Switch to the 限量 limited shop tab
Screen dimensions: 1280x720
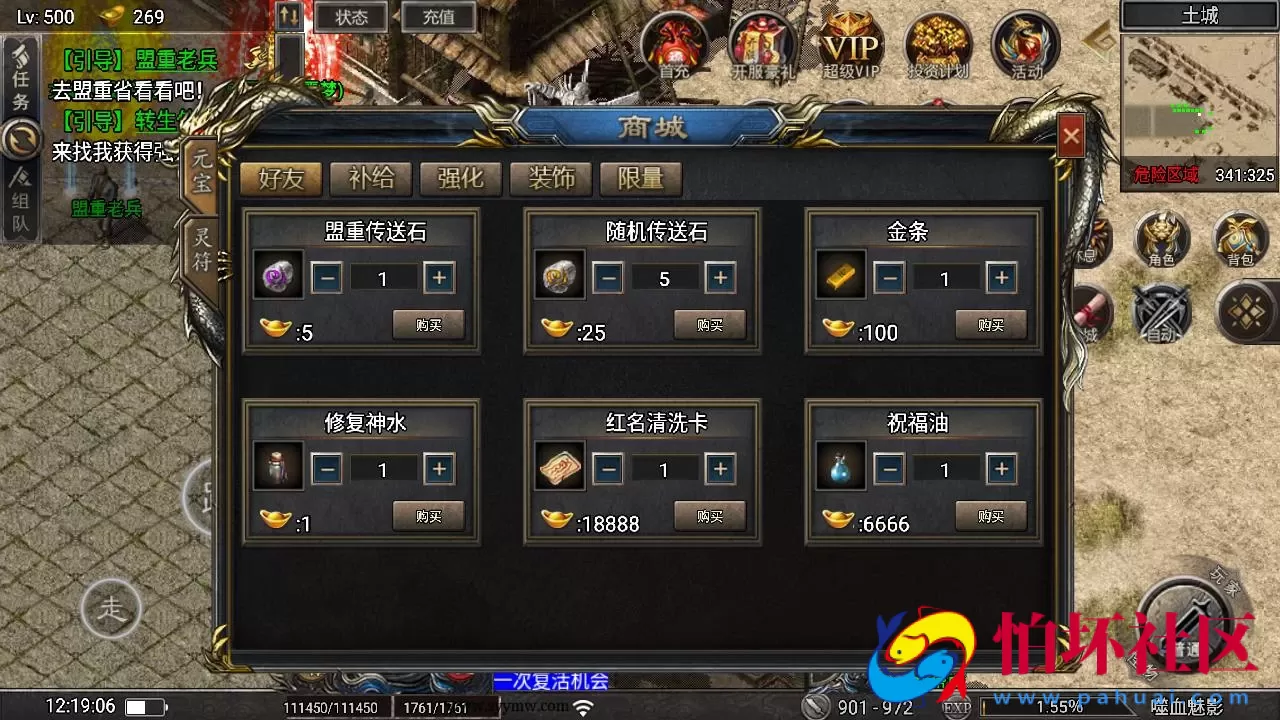click(x=639, y=179)
